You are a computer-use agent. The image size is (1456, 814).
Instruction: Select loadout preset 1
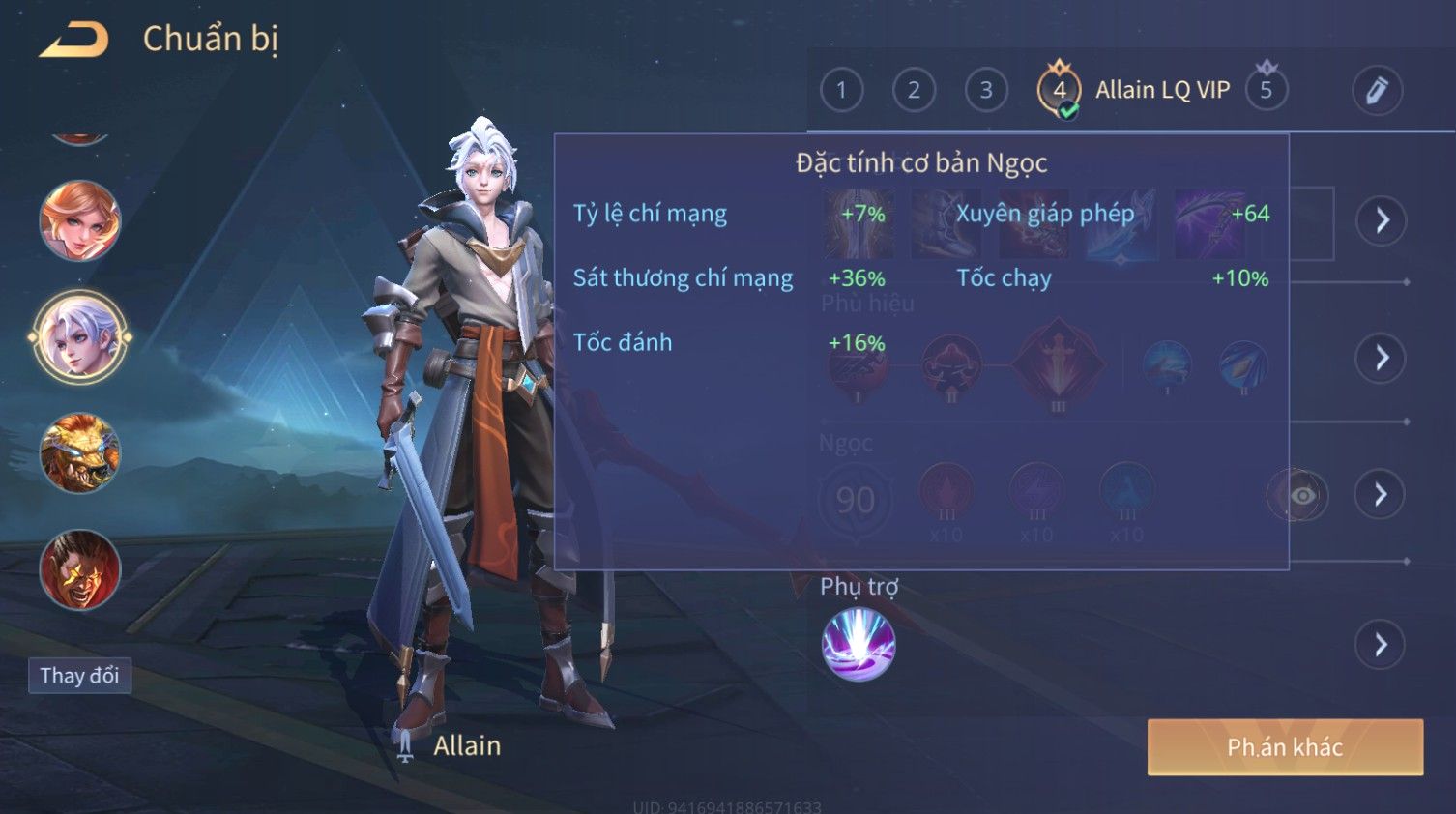click(841, 91)
